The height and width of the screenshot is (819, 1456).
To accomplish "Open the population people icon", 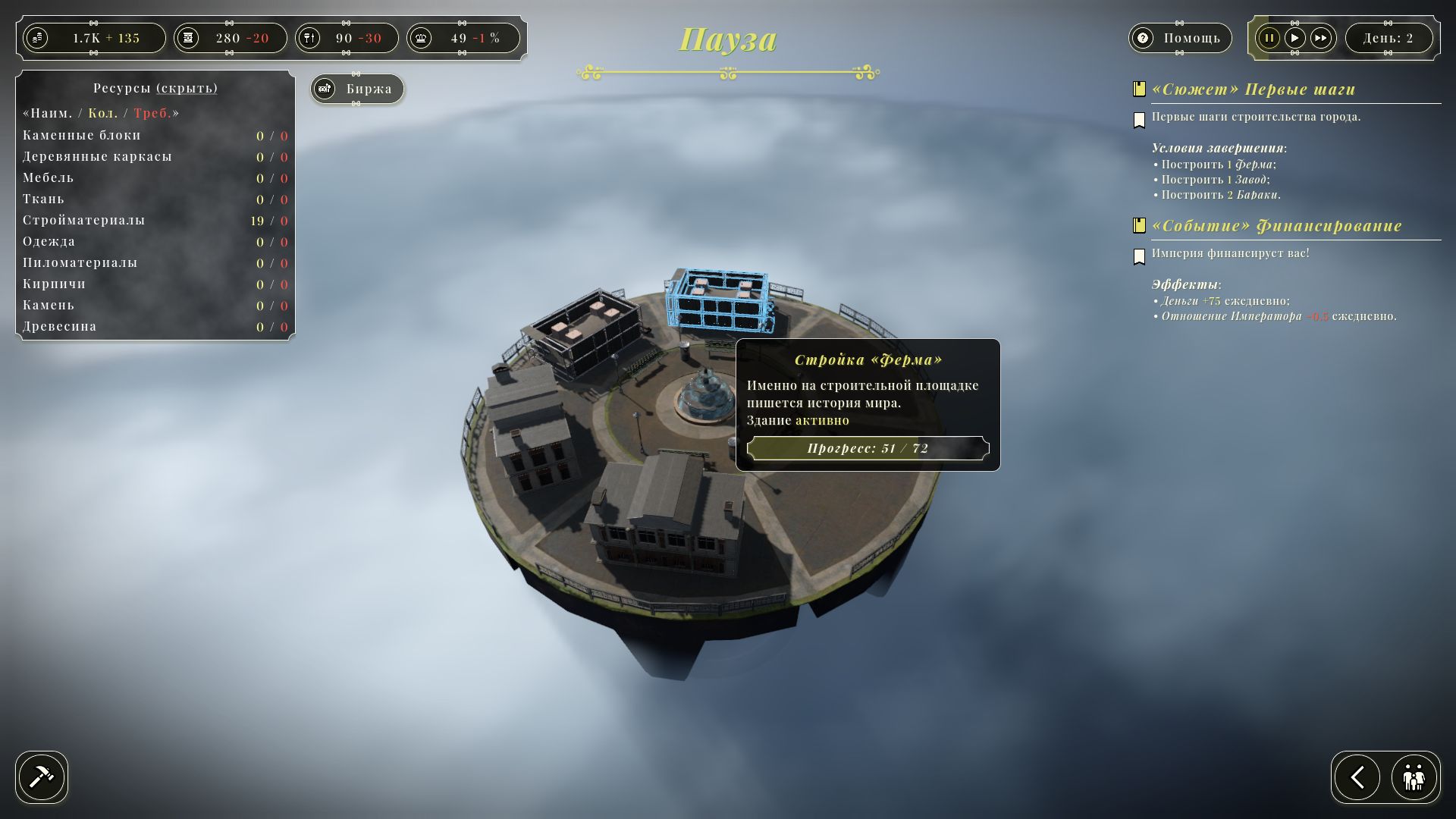I will click(x=1414, y=777).
